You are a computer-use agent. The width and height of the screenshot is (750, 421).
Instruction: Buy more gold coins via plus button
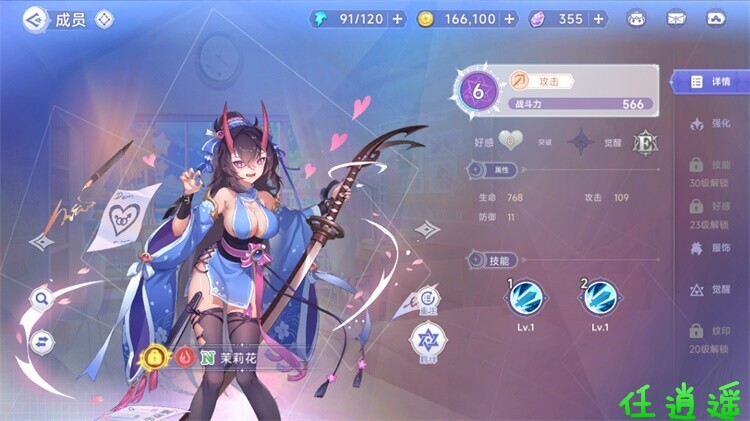510,19
